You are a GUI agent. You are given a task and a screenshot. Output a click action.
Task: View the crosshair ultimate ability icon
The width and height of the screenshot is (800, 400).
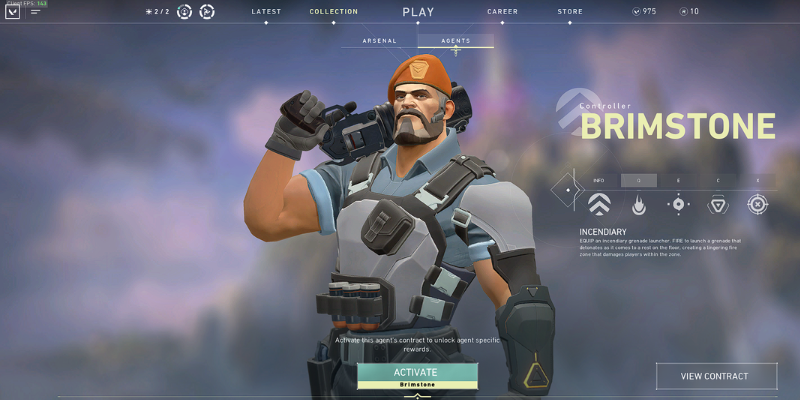758,205
